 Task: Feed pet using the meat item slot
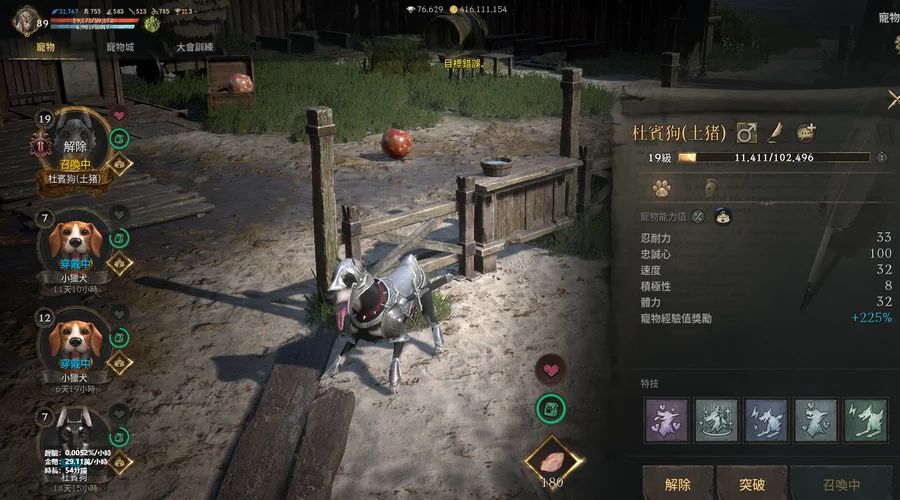551,461
